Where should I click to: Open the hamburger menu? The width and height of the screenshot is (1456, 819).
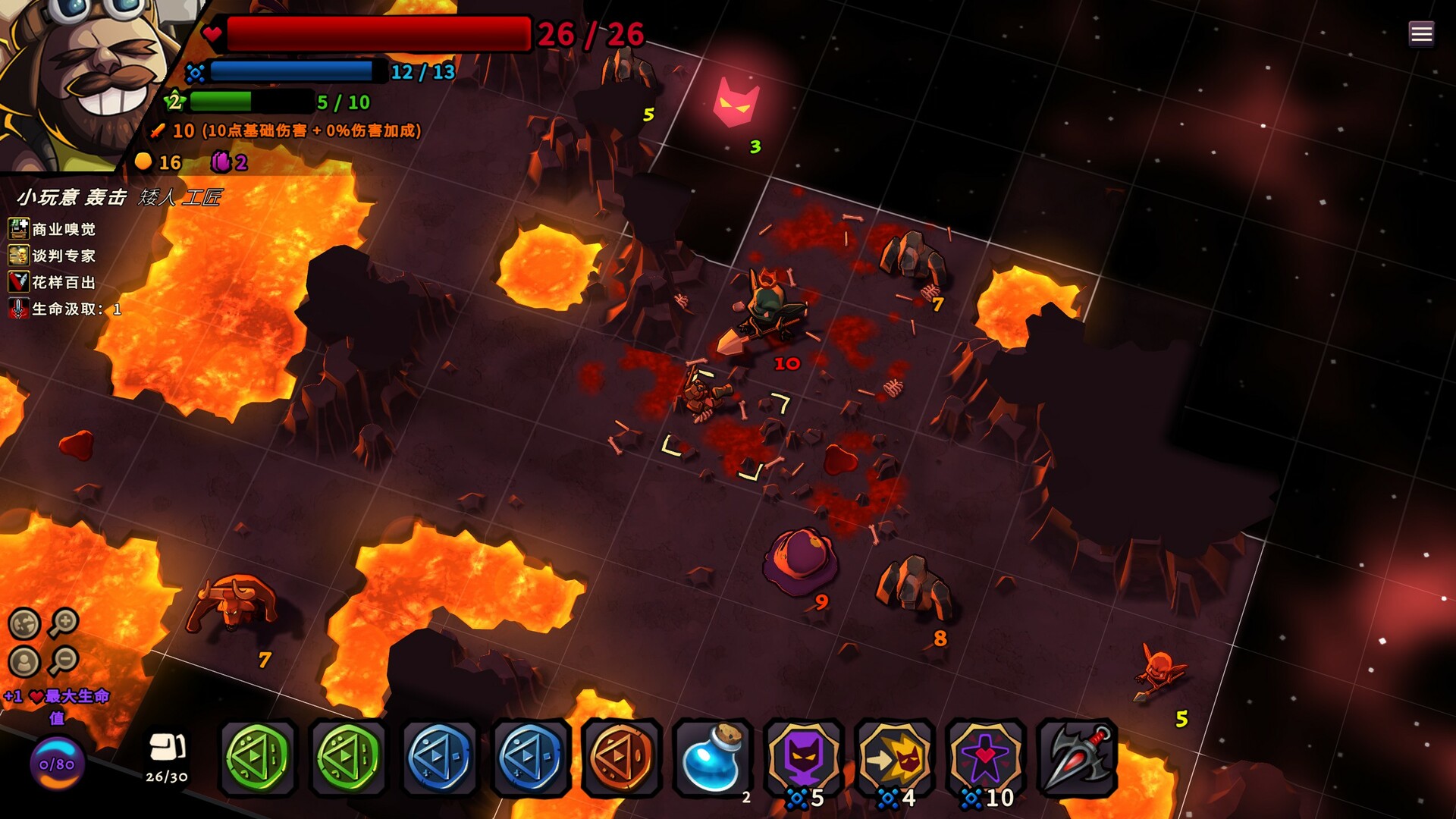click(1421, 33)
